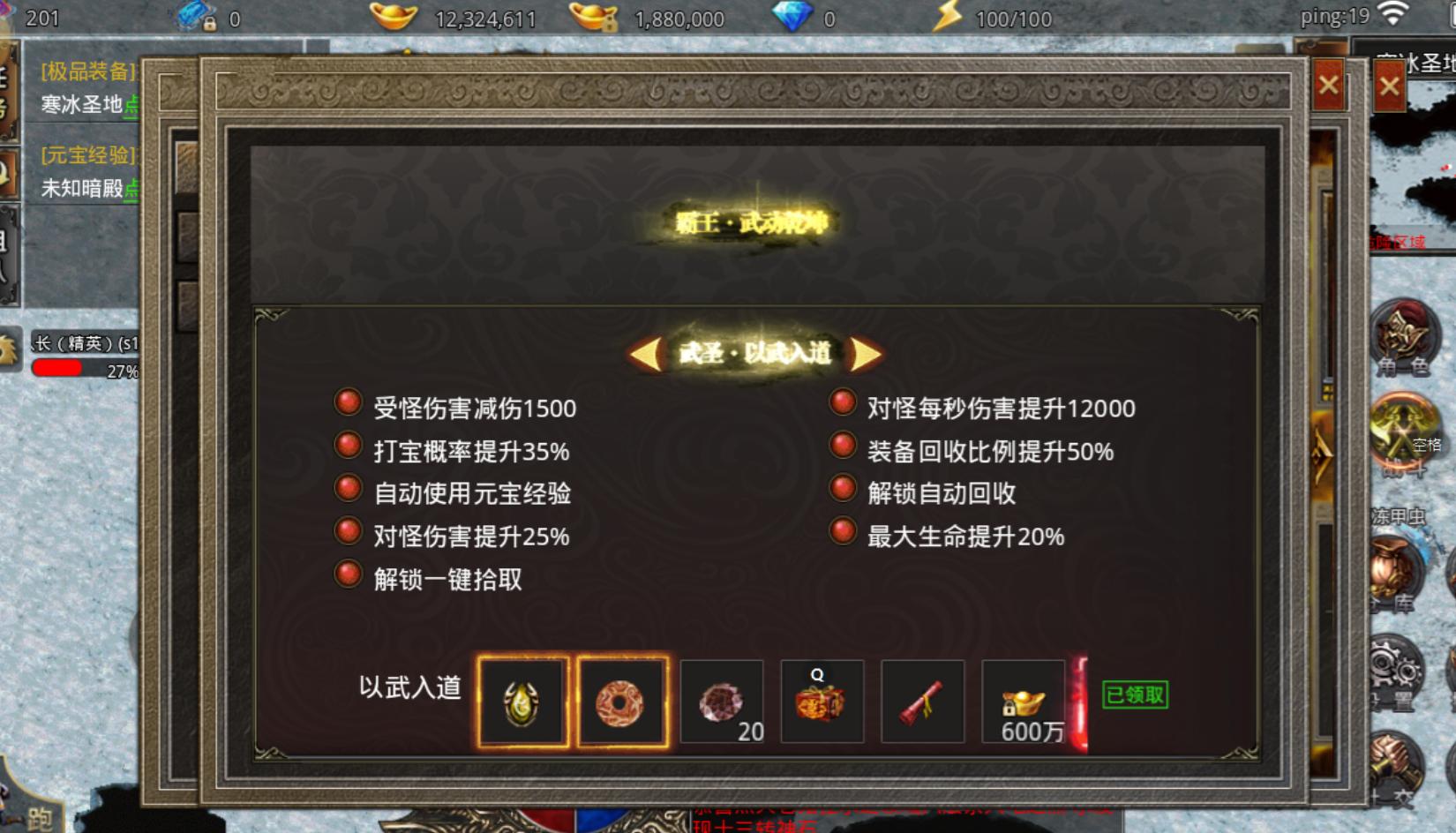
Task: Click the green 已领取 claimed button
Action: [x=1135, y=696]
